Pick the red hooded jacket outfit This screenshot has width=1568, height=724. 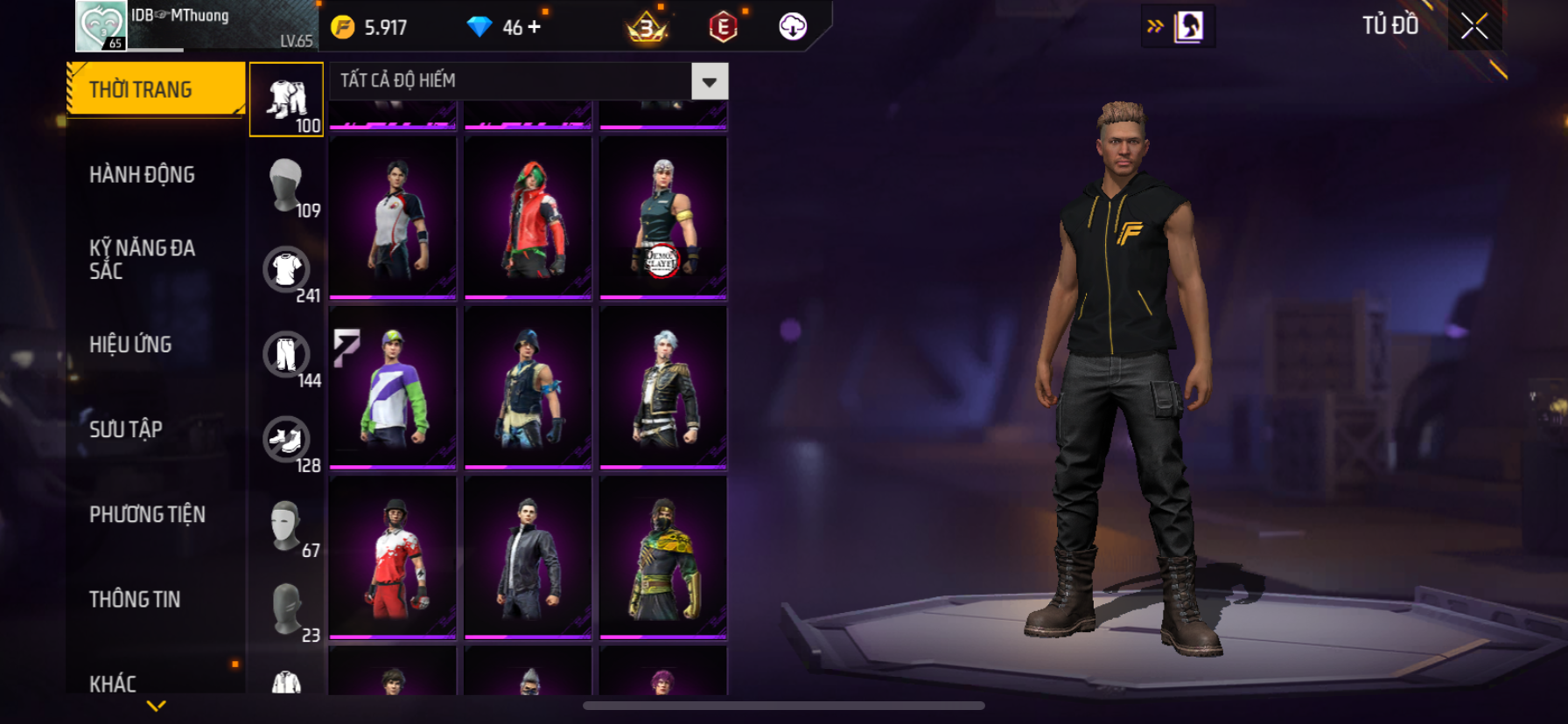528,217
